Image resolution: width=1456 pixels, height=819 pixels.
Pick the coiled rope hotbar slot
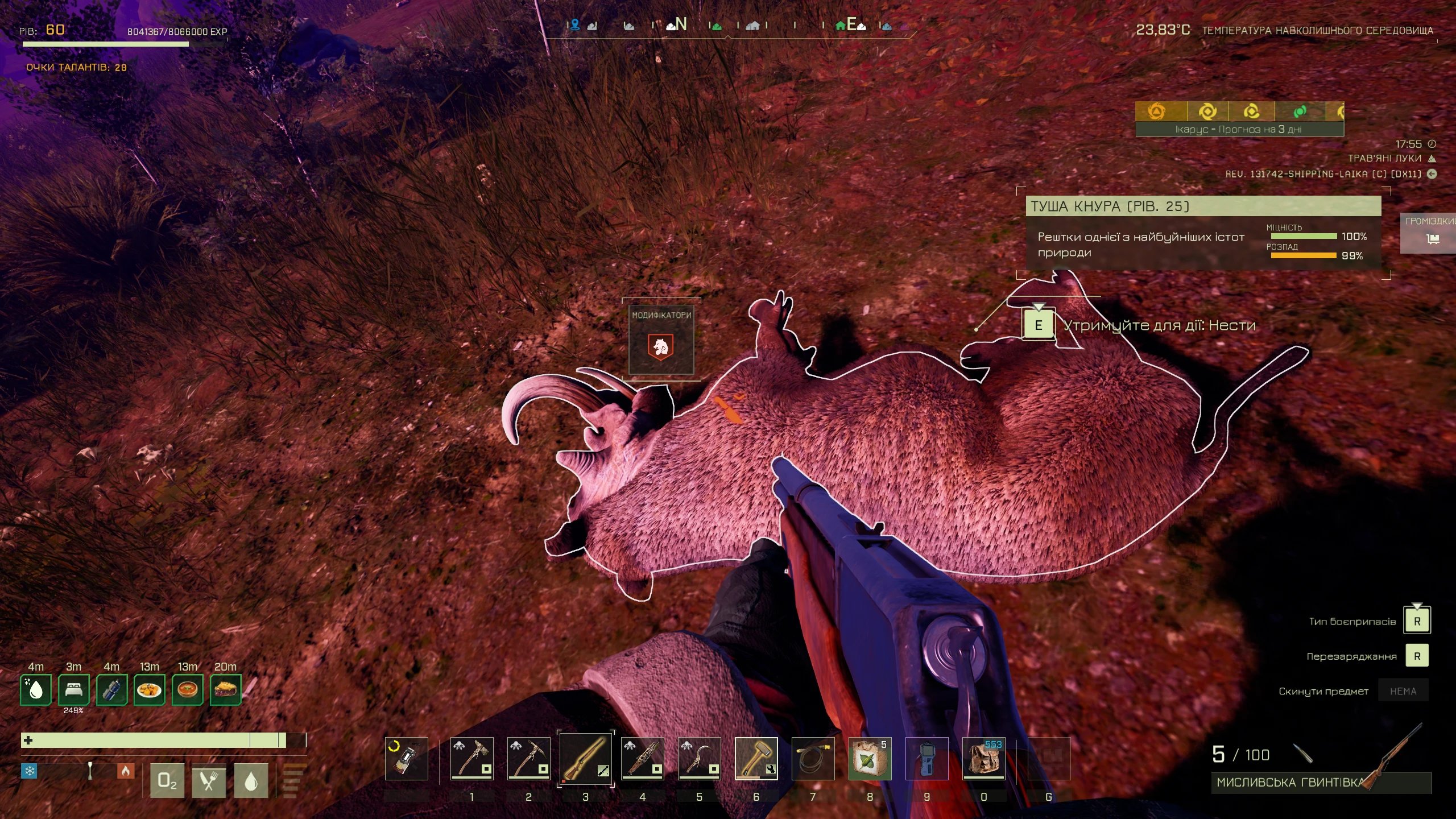pyautogui.click(x=813, y=758)
